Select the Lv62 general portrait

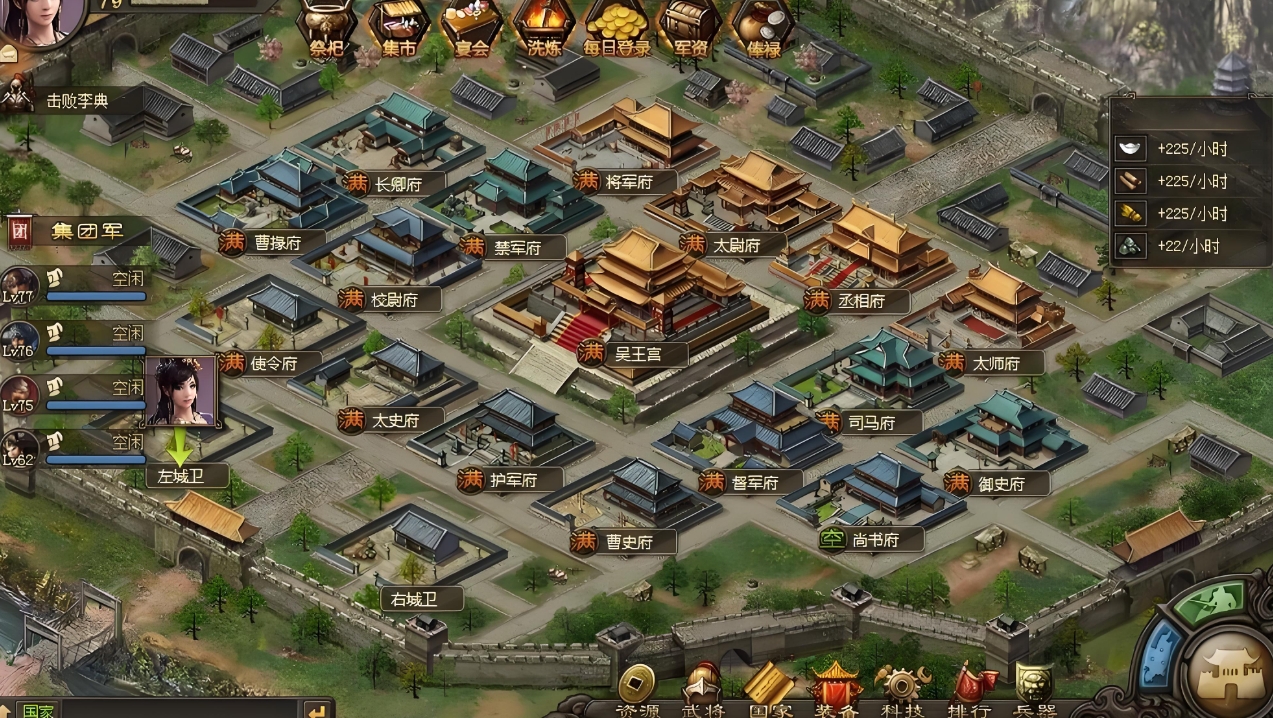pos(19,447)
